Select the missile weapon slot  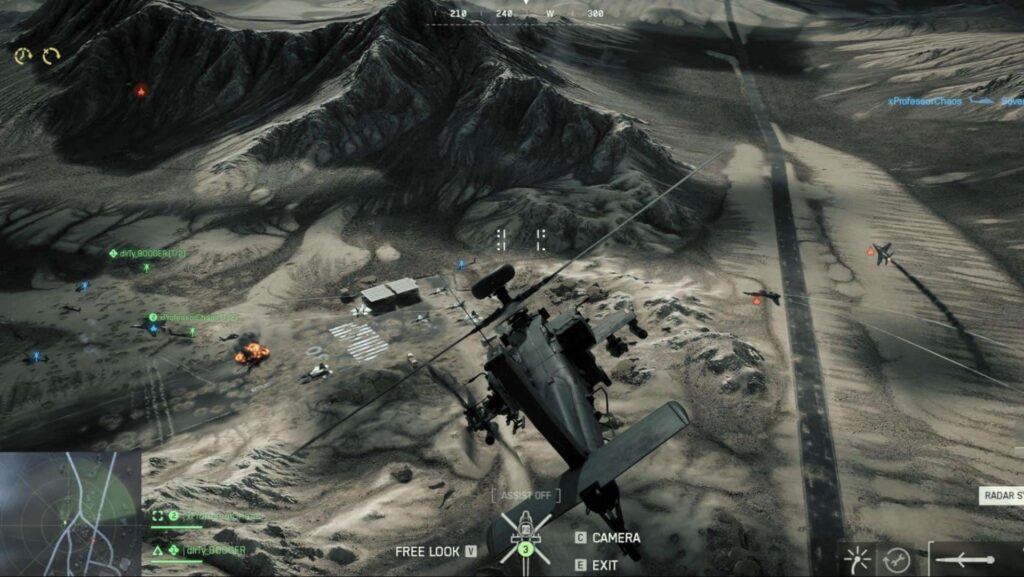pyautogui.click(x=966, y=559)
